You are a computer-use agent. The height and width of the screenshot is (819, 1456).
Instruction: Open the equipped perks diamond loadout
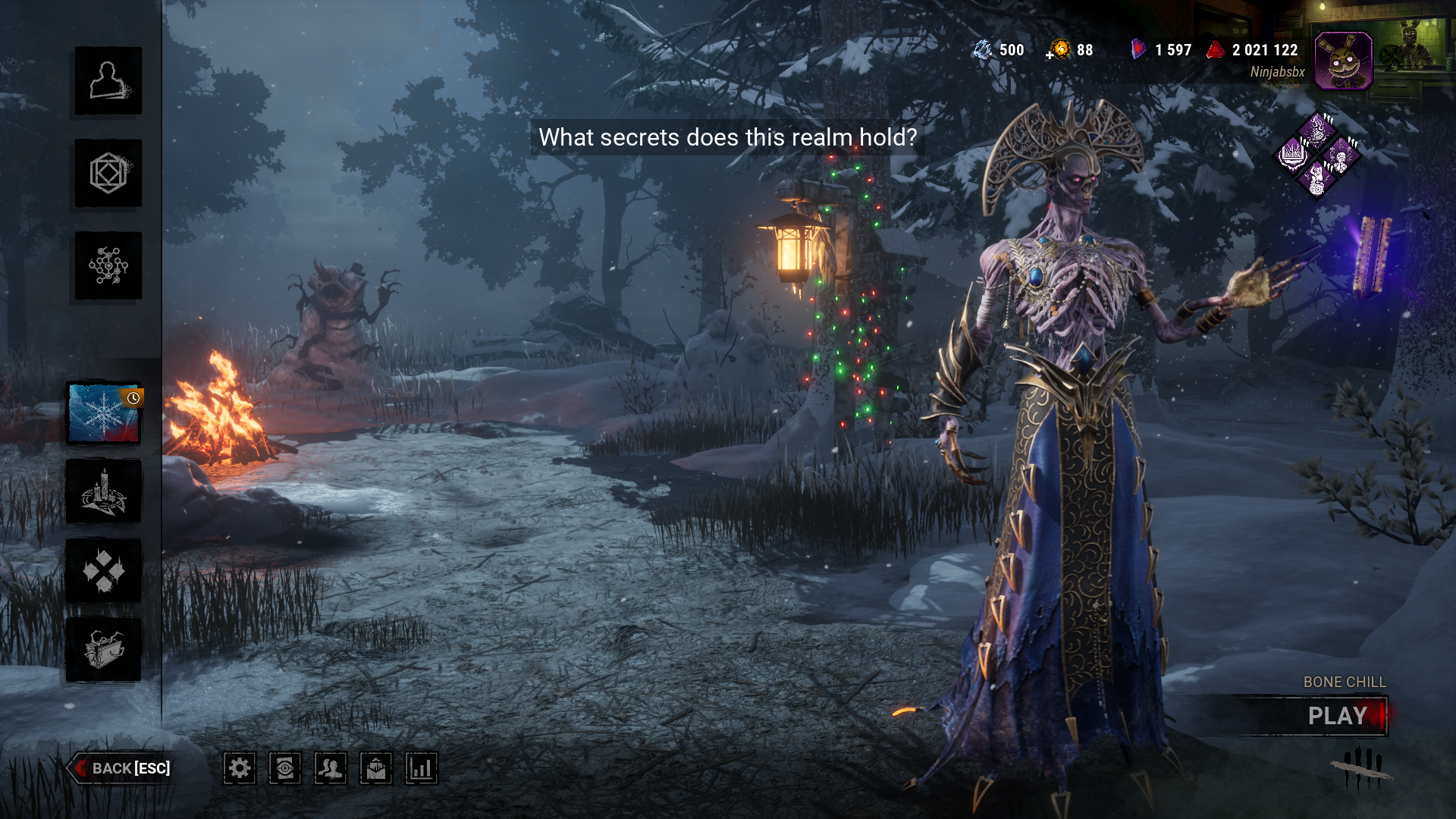[x=1319, y=155]
